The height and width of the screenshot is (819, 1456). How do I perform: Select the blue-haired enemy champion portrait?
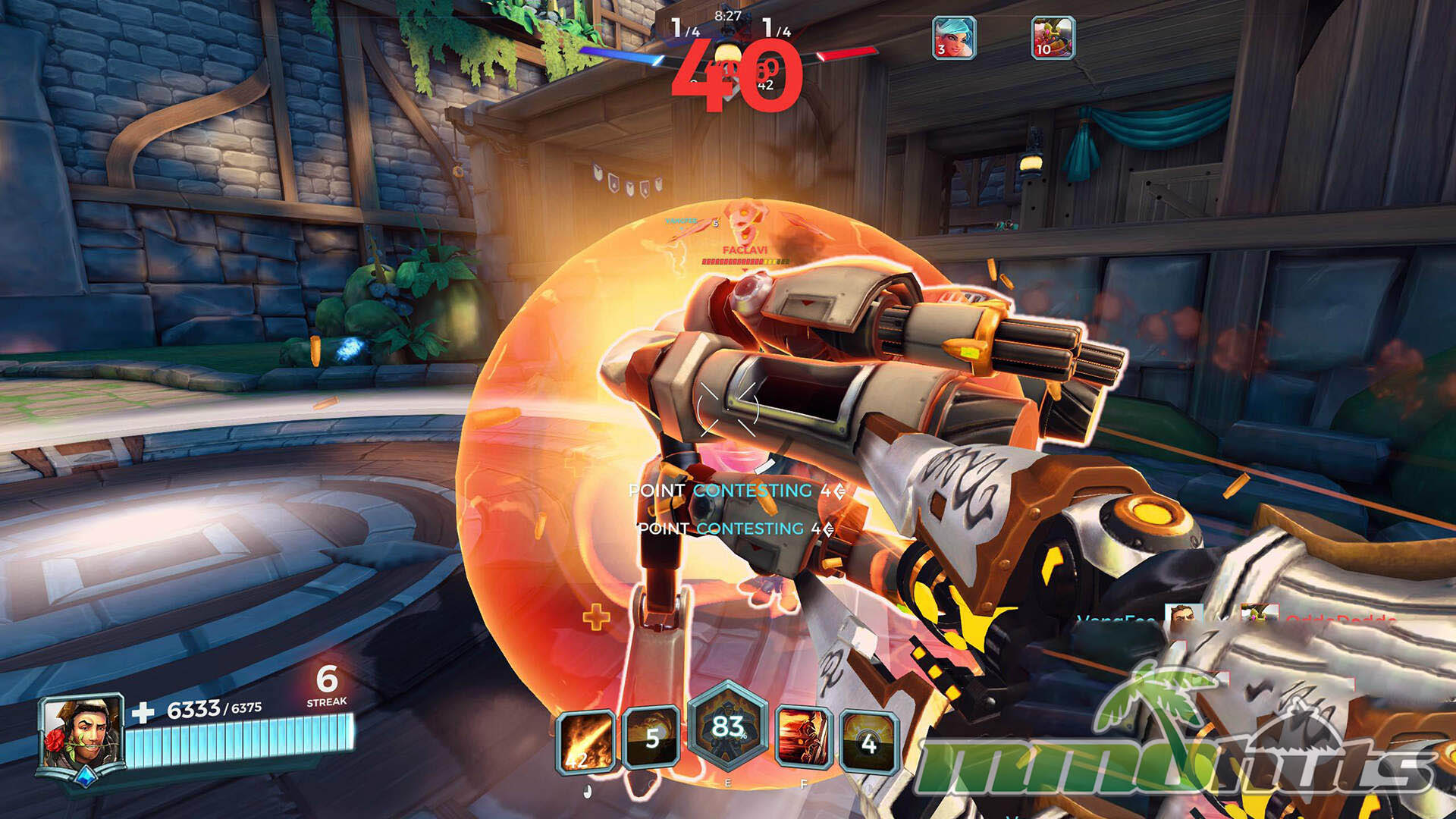(954, 37)
